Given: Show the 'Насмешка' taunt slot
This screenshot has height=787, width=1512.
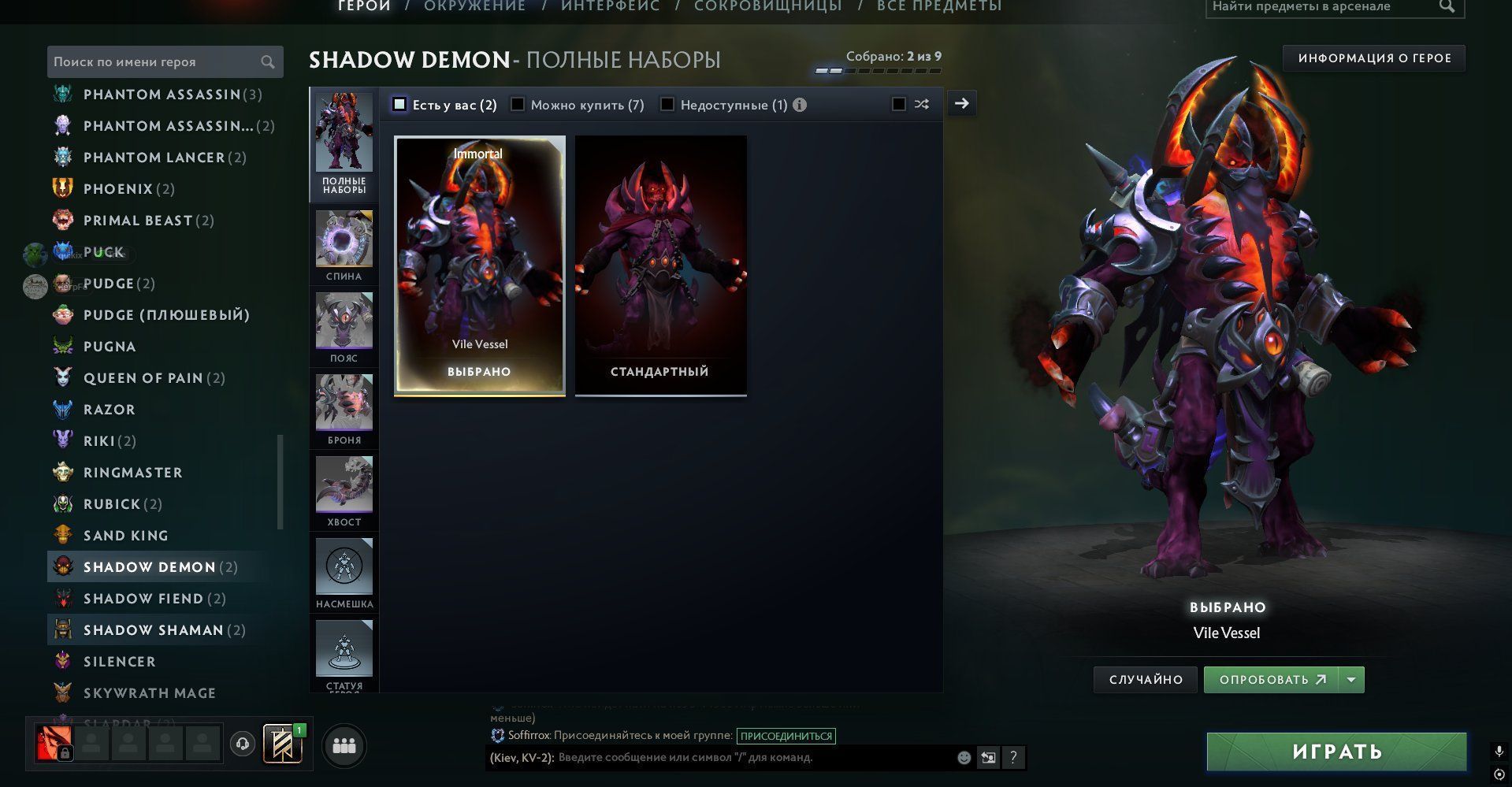Looking at the screenshot, I should click(344, 574).
